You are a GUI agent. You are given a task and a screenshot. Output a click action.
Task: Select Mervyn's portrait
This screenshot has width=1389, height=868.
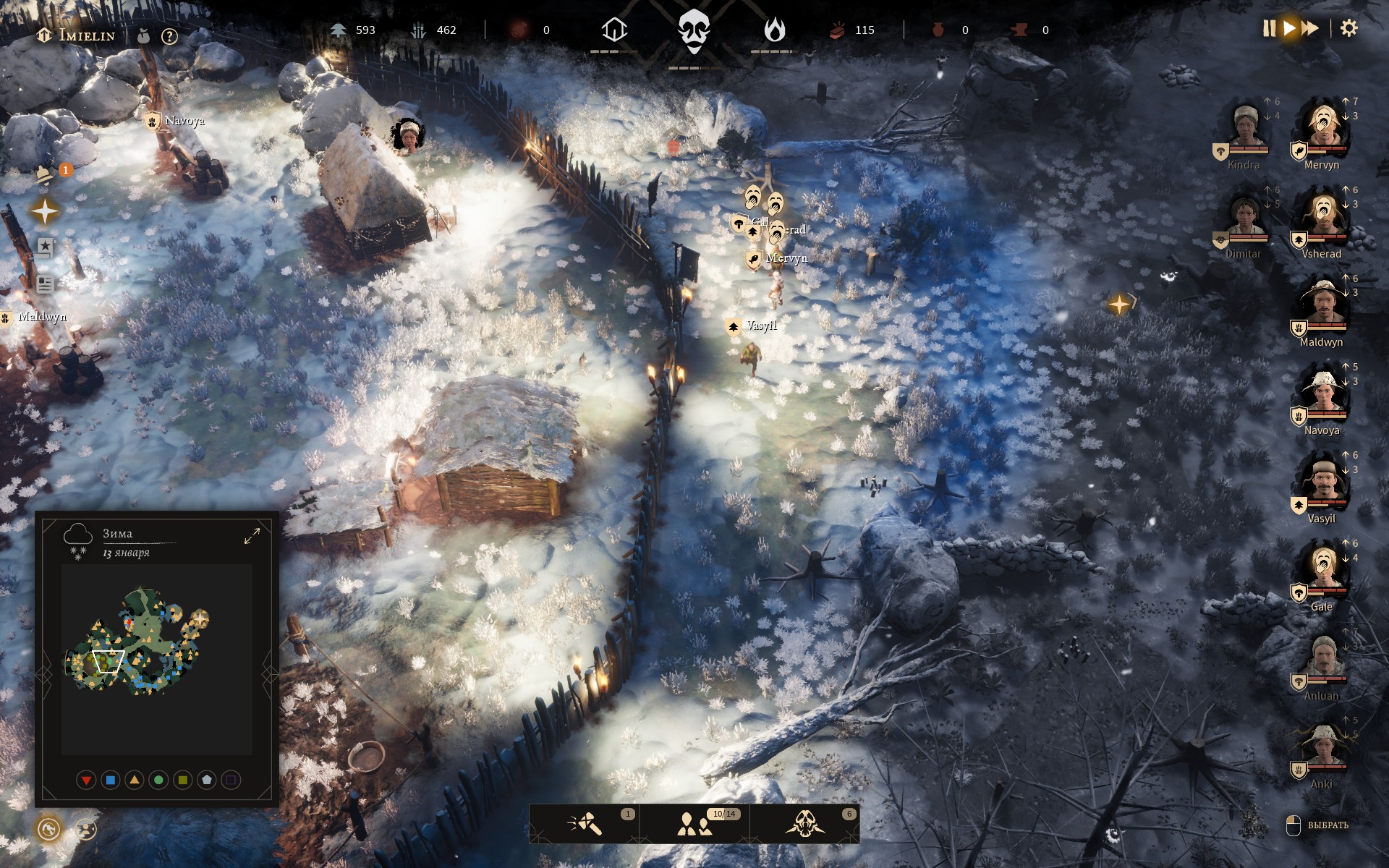pos(1323,127)
